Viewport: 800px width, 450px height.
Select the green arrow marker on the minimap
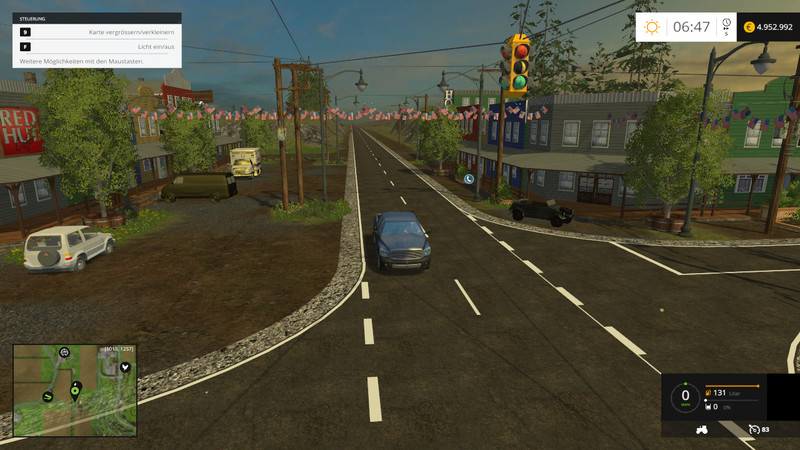point(47,398)
